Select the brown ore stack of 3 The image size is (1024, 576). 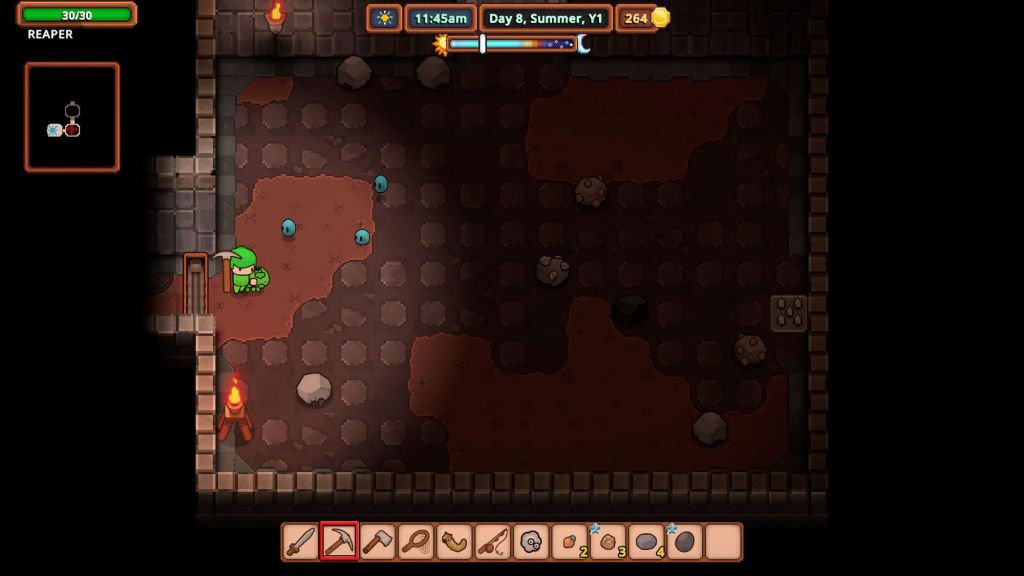(608, 542)
